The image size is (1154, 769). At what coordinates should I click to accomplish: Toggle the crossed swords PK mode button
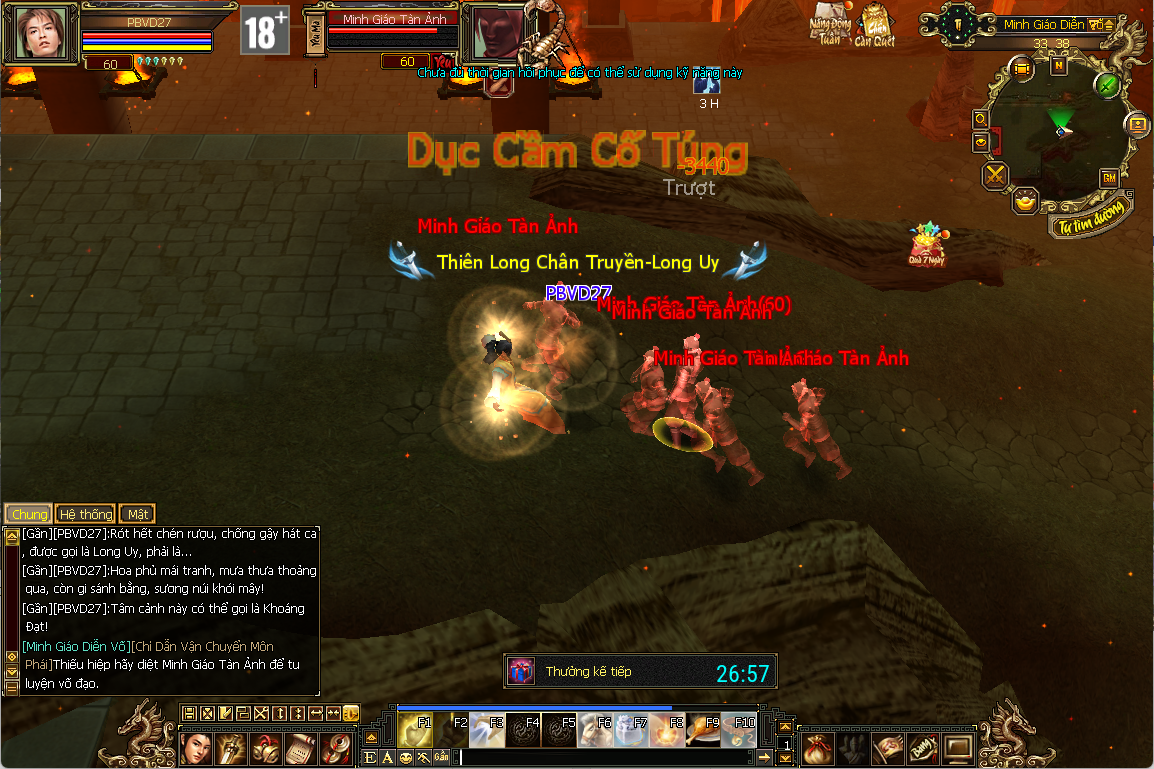click(995, 176)
